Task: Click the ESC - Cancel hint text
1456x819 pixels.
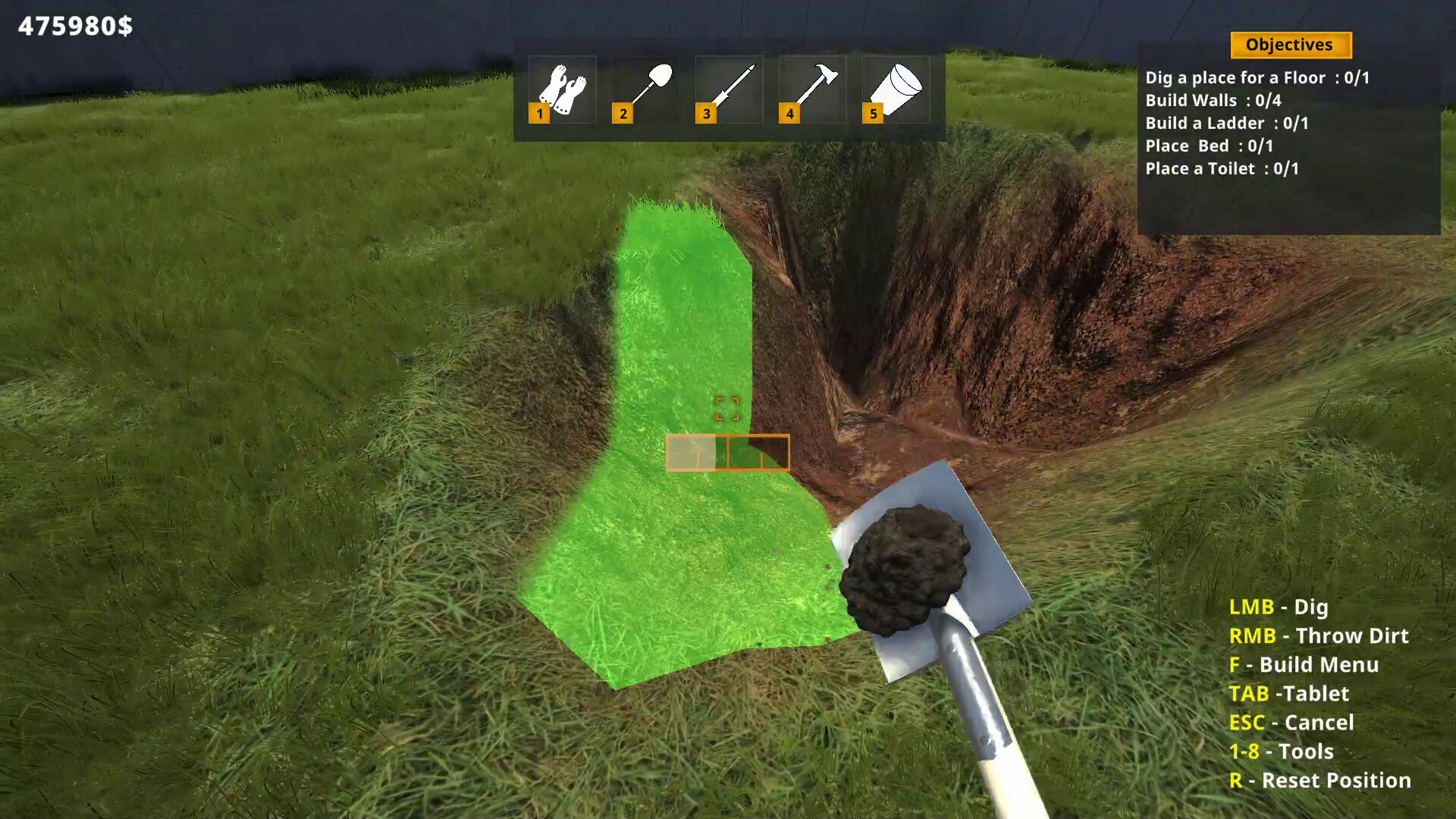Action: [x=1292, y=723]
